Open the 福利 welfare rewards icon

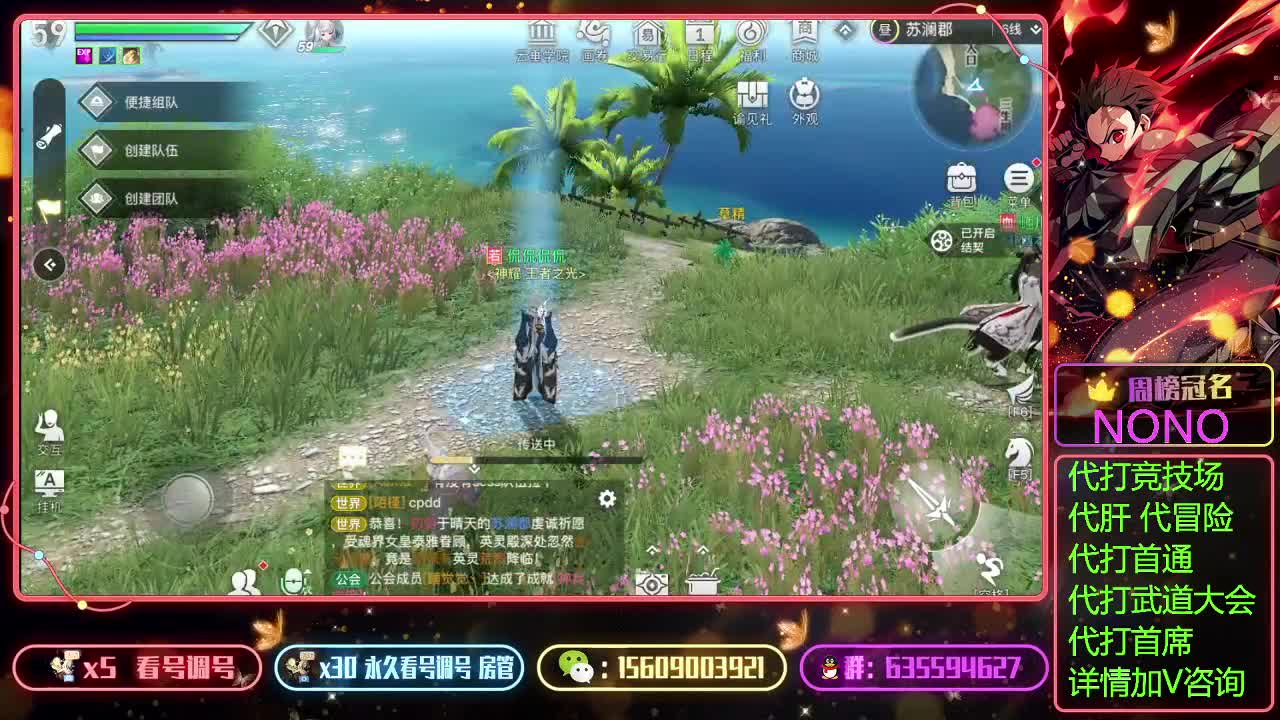[x=750, y=35]
